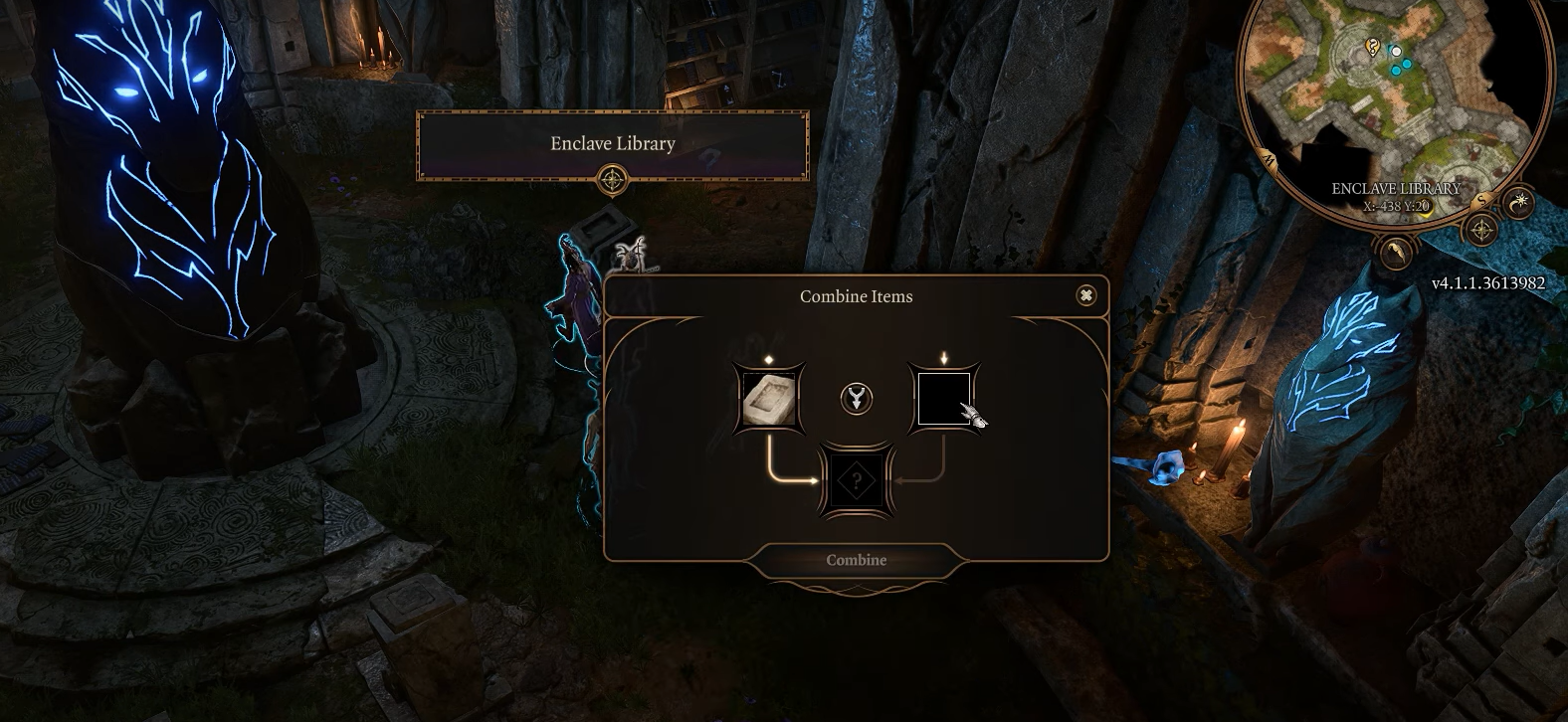Open the Enclave Library minimap
1568x722 pixels.
(x=1393, y=99)
